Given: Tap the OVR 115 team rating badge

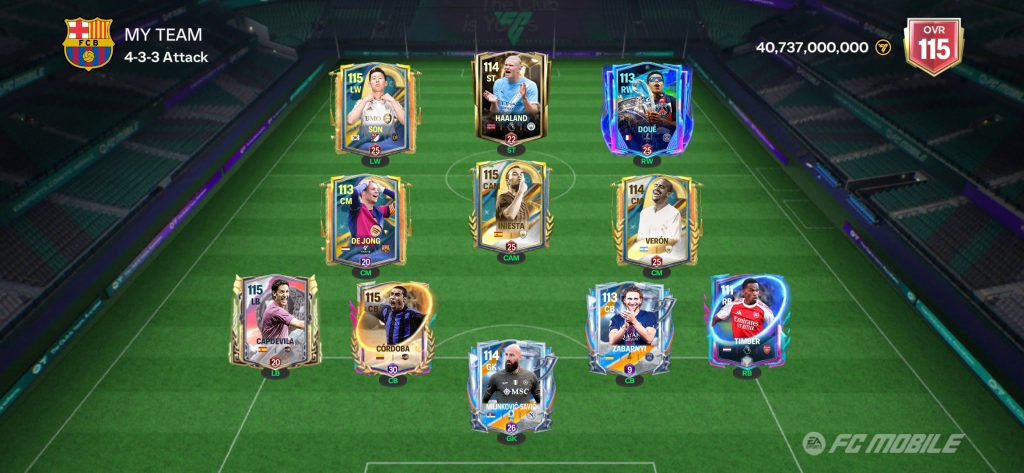Looking at the screenshot, I should (932, 46).
